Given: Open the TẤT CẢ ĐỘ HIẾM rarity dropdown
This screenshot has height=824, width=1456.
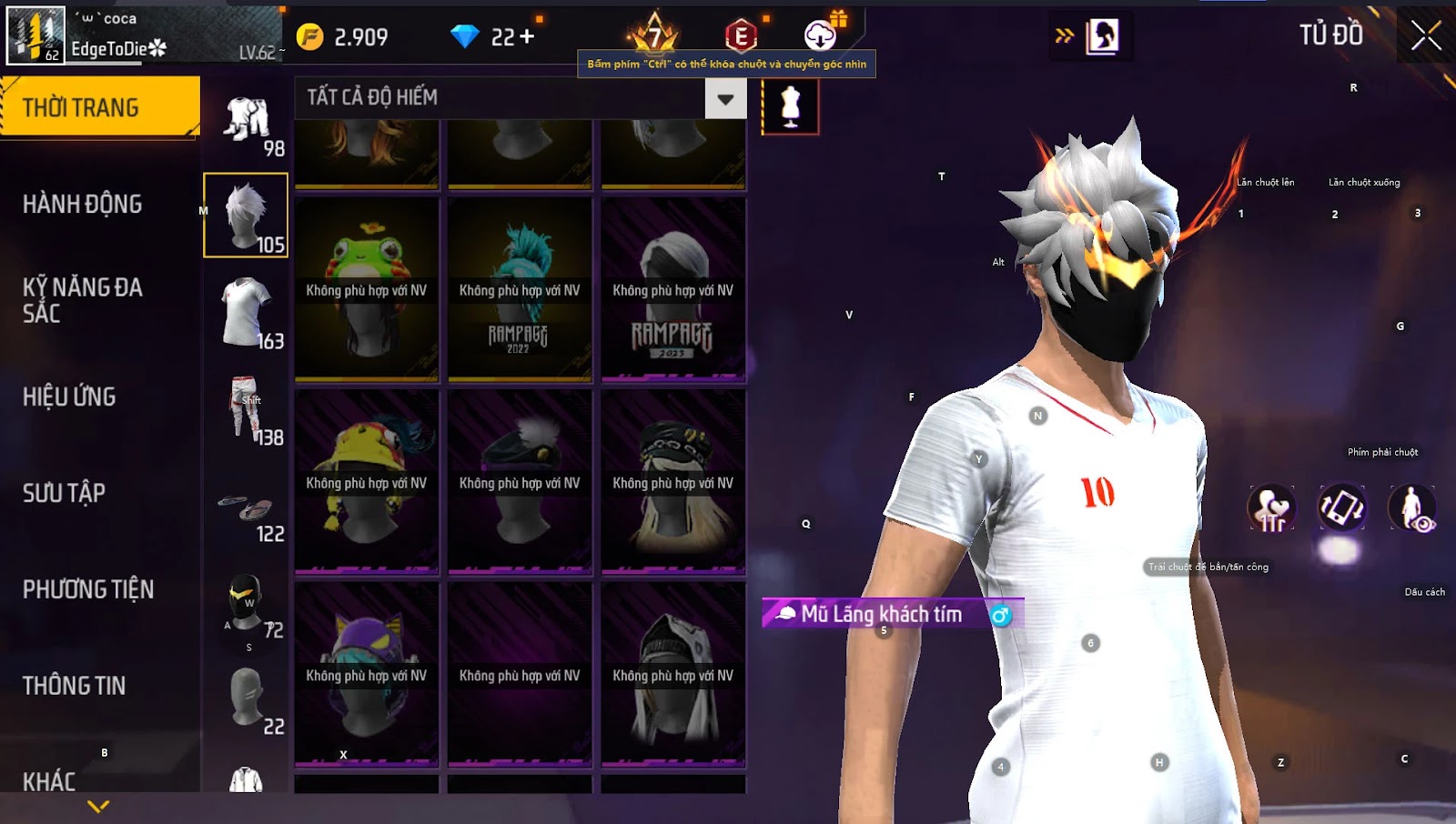Looking at the screenshot, I should click(x=725, y=98).
